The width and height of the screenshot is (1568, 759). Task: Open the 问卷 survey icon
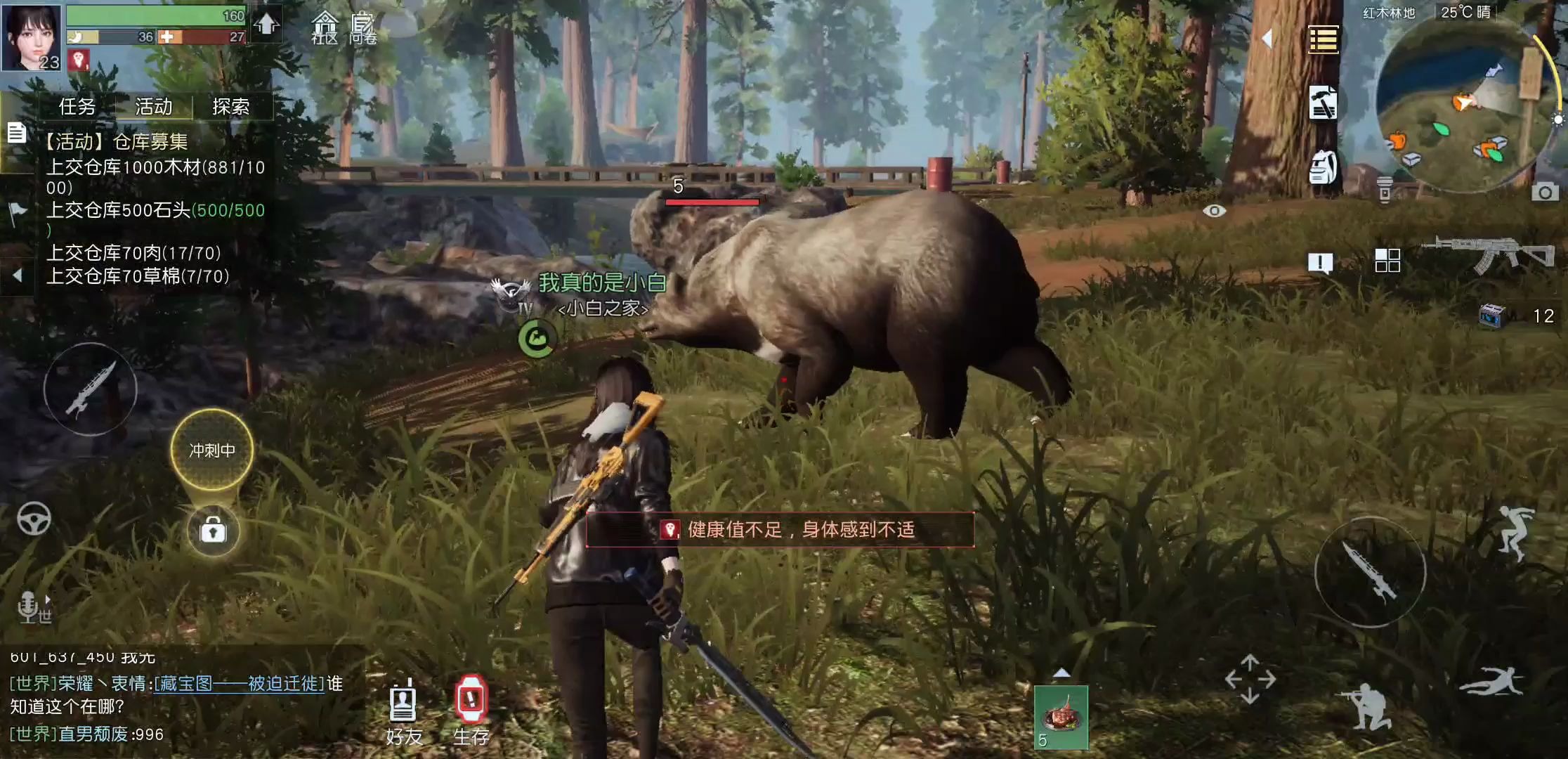coord(362,28)
